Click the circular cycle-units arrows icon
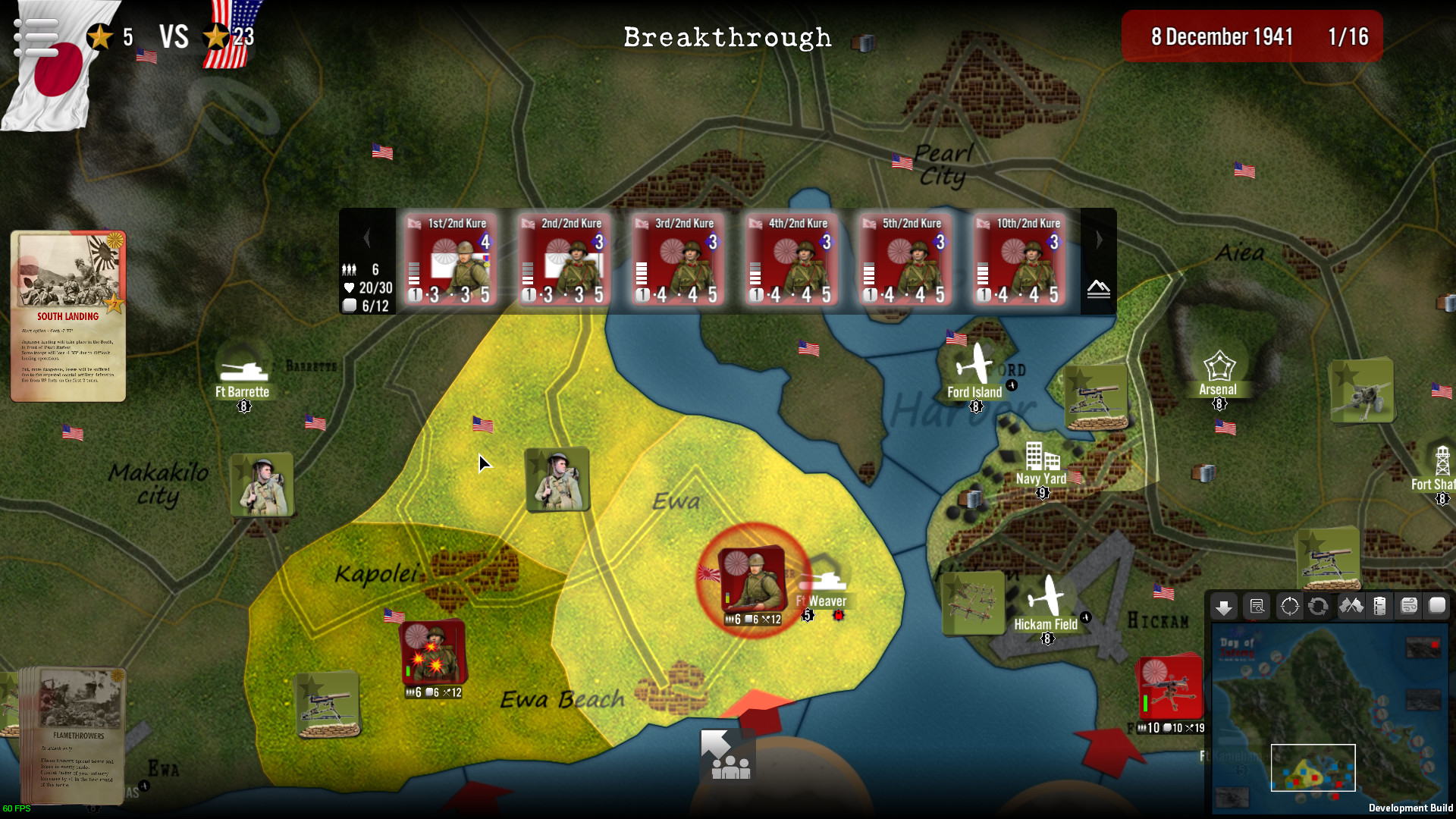This screenshot has width=1456, height=819. pos(1319,607)
